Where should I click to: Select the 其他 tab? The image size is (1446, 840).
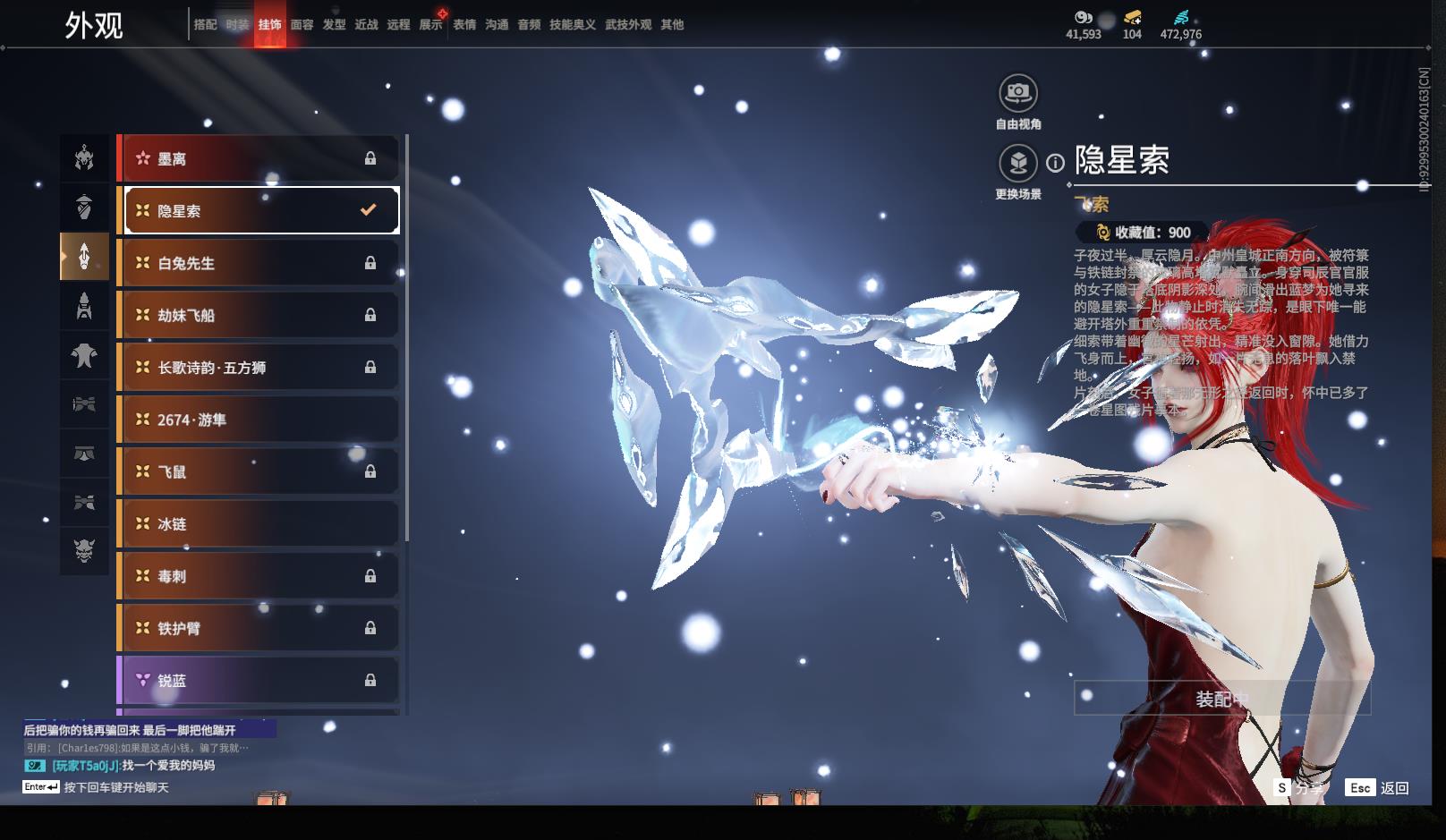pyautogui.click(x=672, y=25)
